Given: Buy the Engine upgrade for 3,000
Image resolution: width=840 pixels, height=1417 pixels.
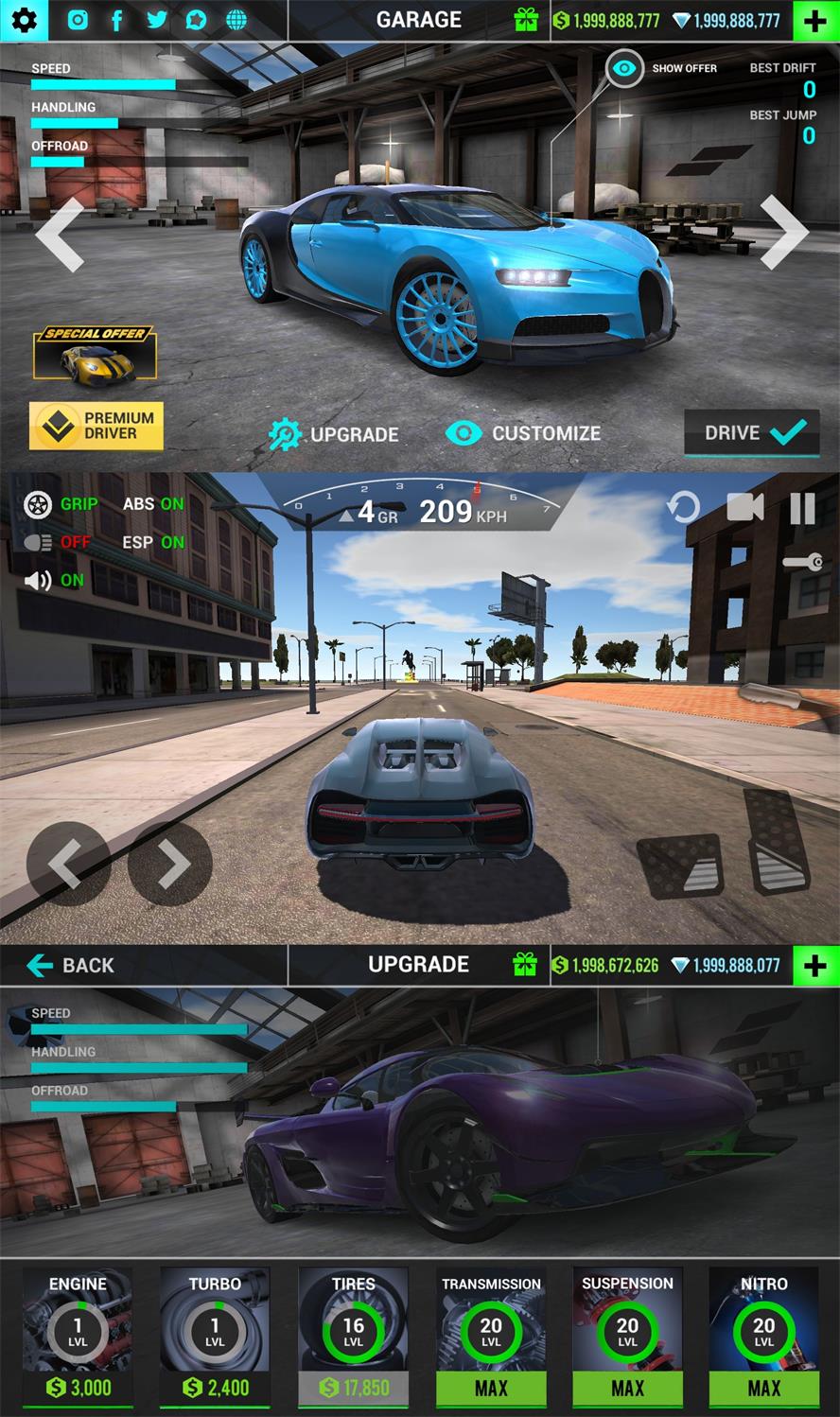Looking at the screenshot, I should click(x=79, y=1387).
